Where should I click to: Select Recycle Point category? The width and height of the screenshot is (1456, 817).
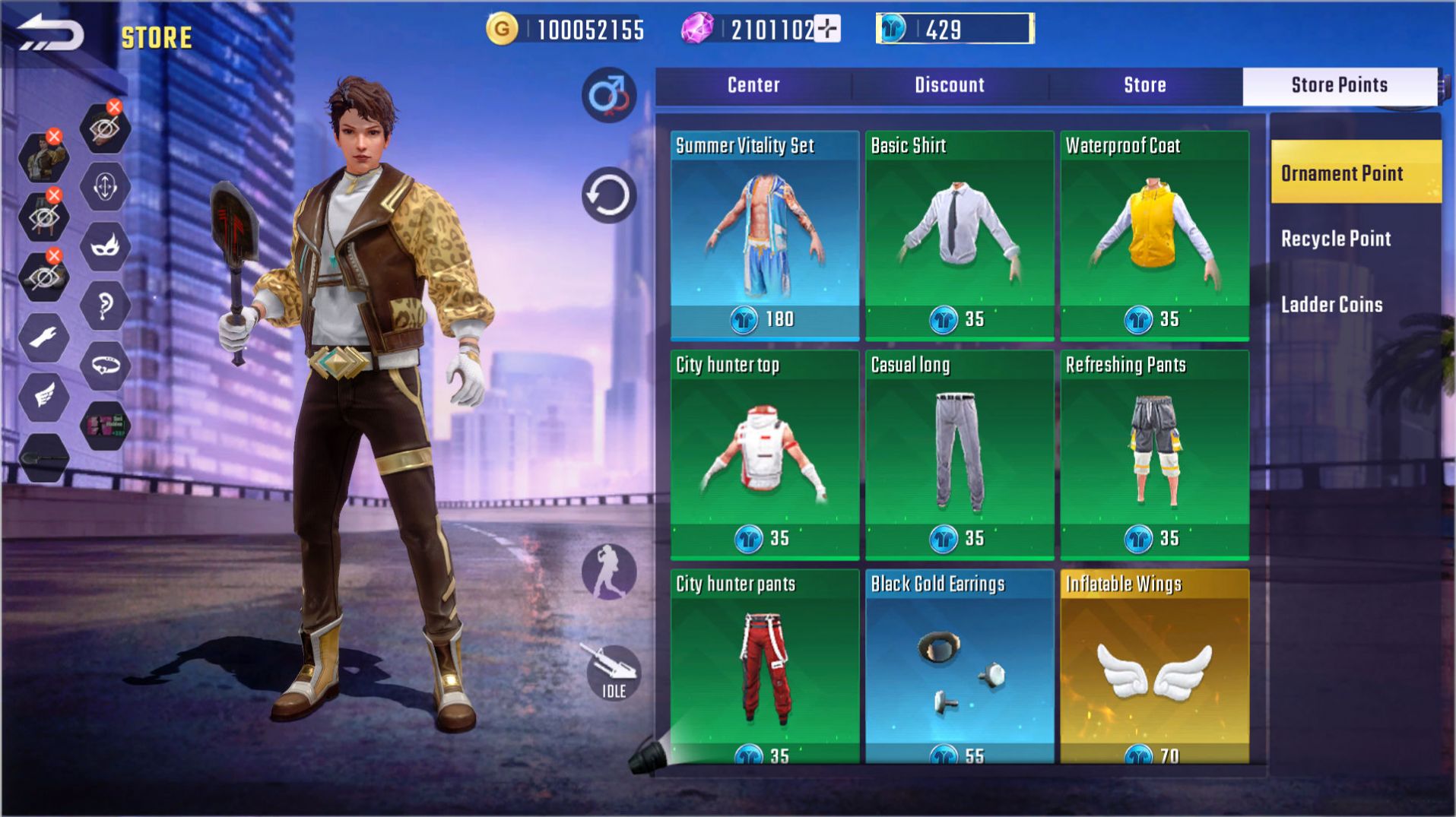tap(1336, 238)
